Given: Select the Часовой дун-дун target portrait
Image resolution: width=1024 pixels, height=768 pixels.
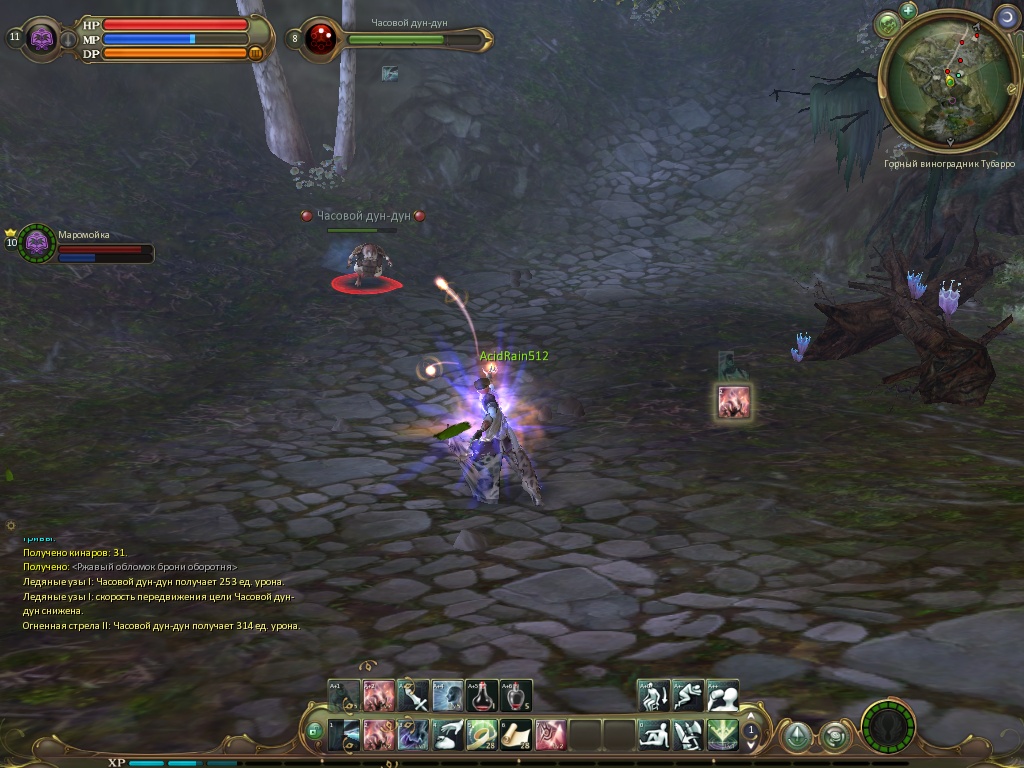Looking at the screenshot, I should click(321, 39).
